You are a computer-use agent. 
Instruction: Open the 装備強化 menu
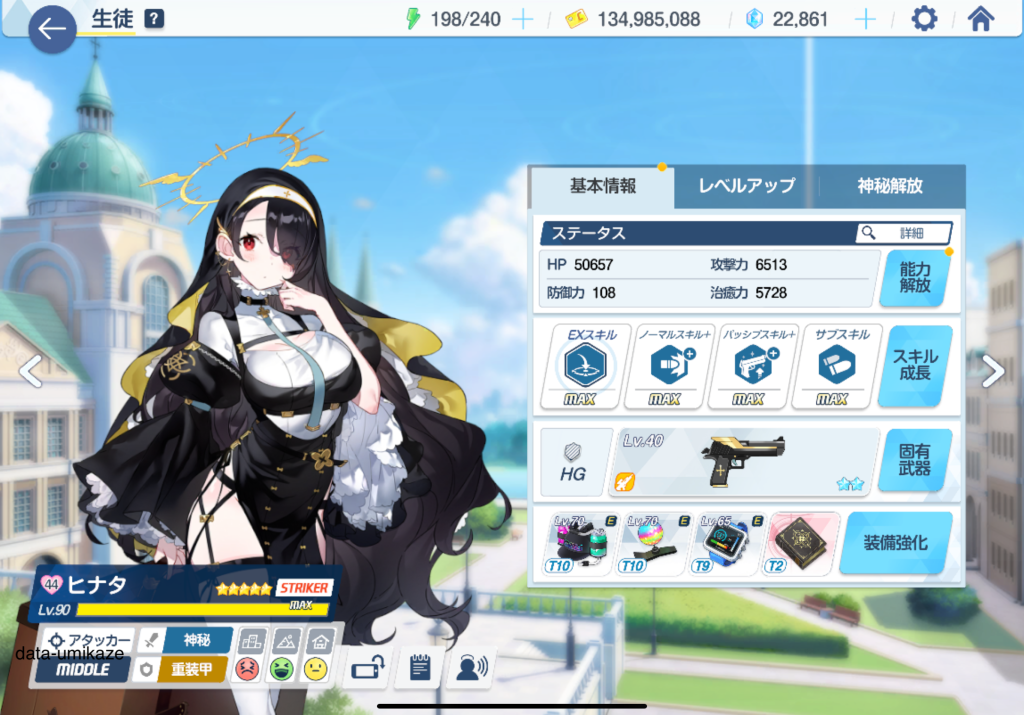[895, 544]
